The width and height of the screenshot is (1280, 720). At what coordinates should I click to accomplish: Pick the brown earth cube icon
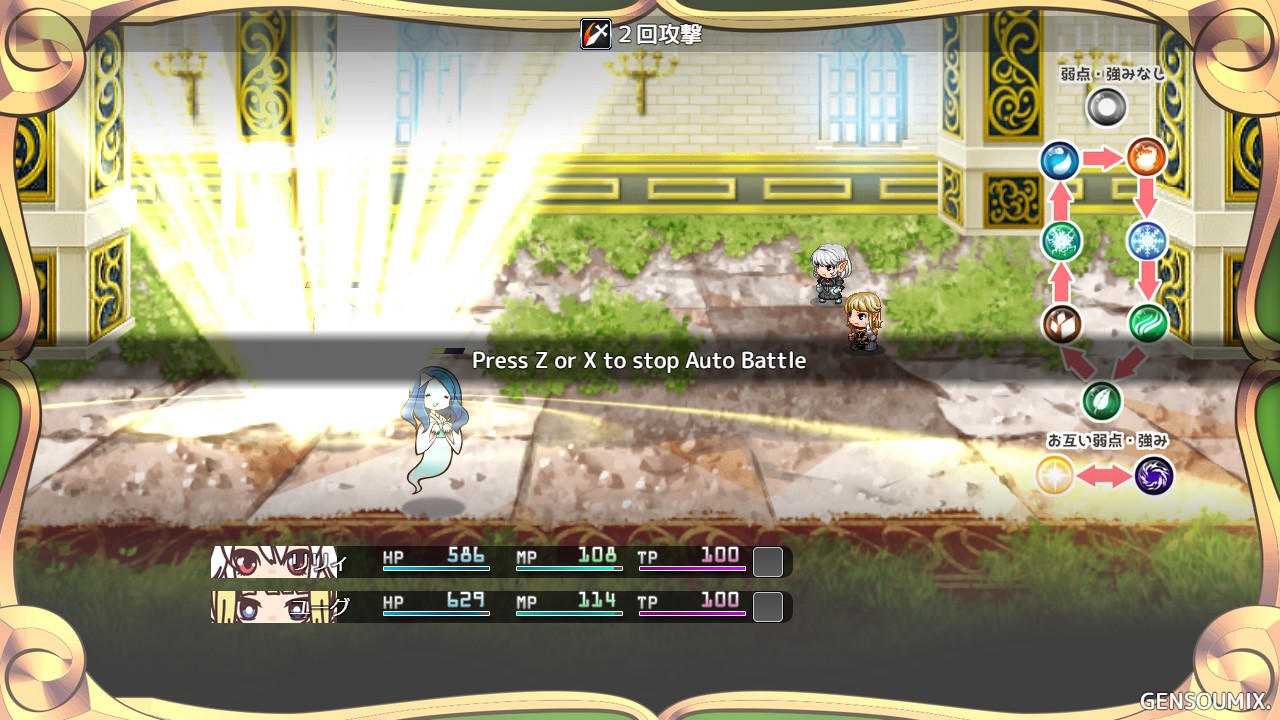[x=1061, y=324]
